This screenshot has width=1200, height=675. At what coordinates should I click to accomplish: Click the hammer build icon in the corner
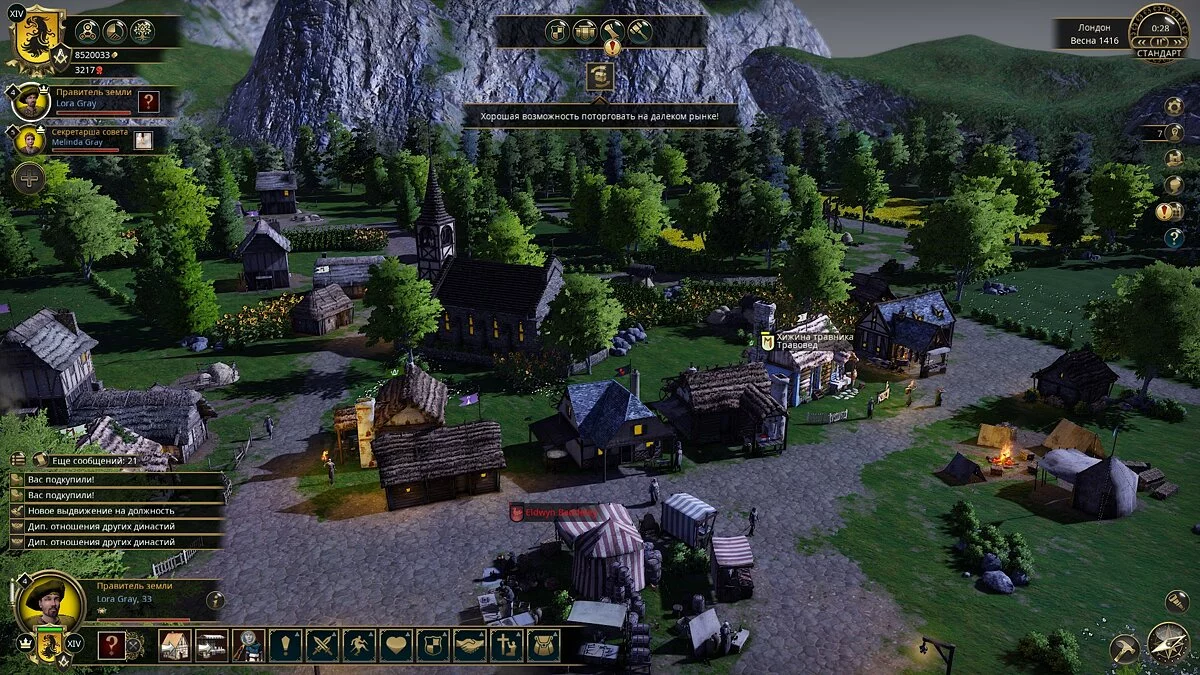coord(1125,648)
